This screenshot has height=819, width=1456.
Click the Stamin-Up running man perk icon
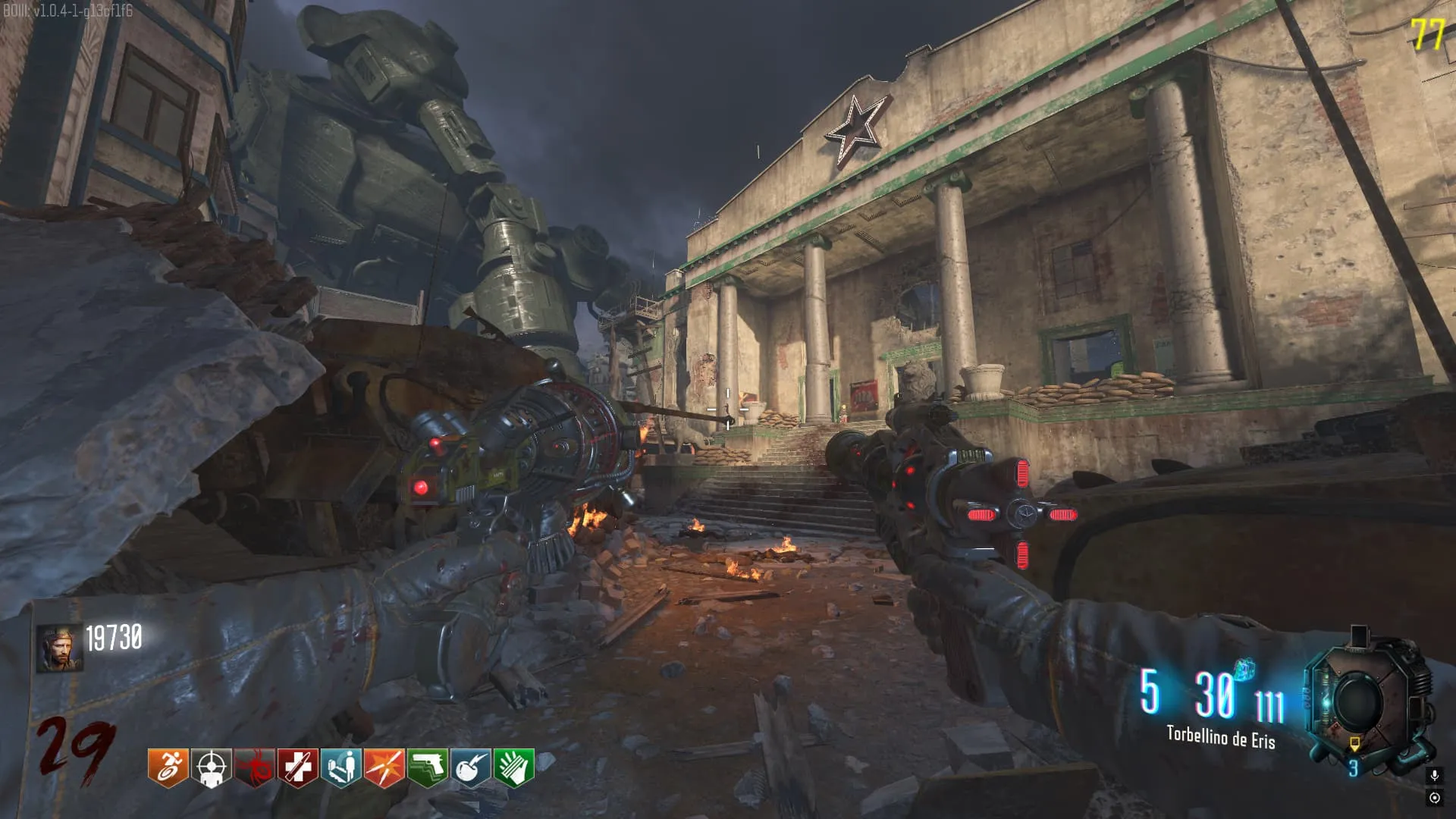click(168, 767)
